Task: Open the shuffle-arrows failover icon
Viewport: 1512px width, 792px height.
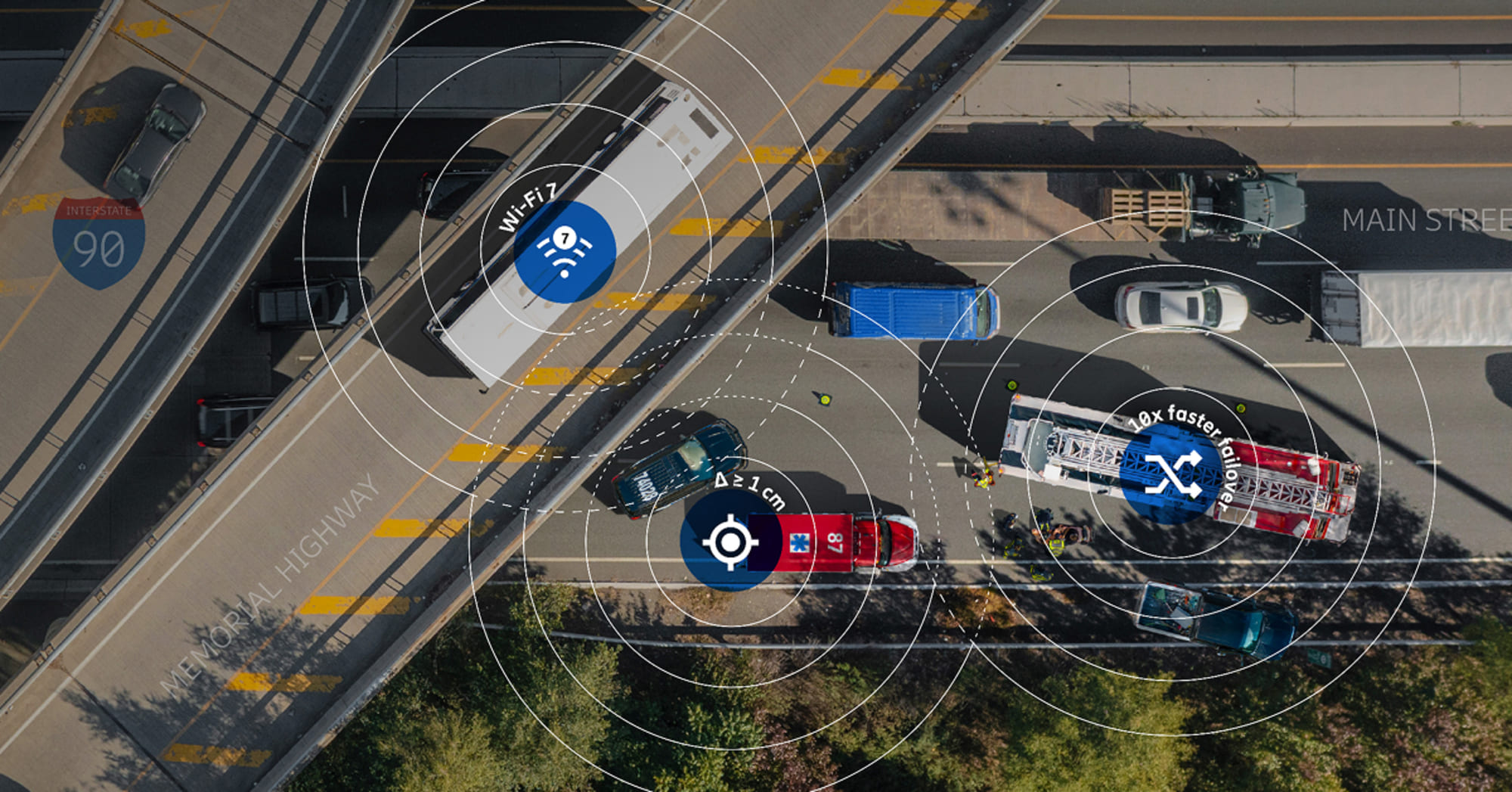Action: [x=1173, y=474]
